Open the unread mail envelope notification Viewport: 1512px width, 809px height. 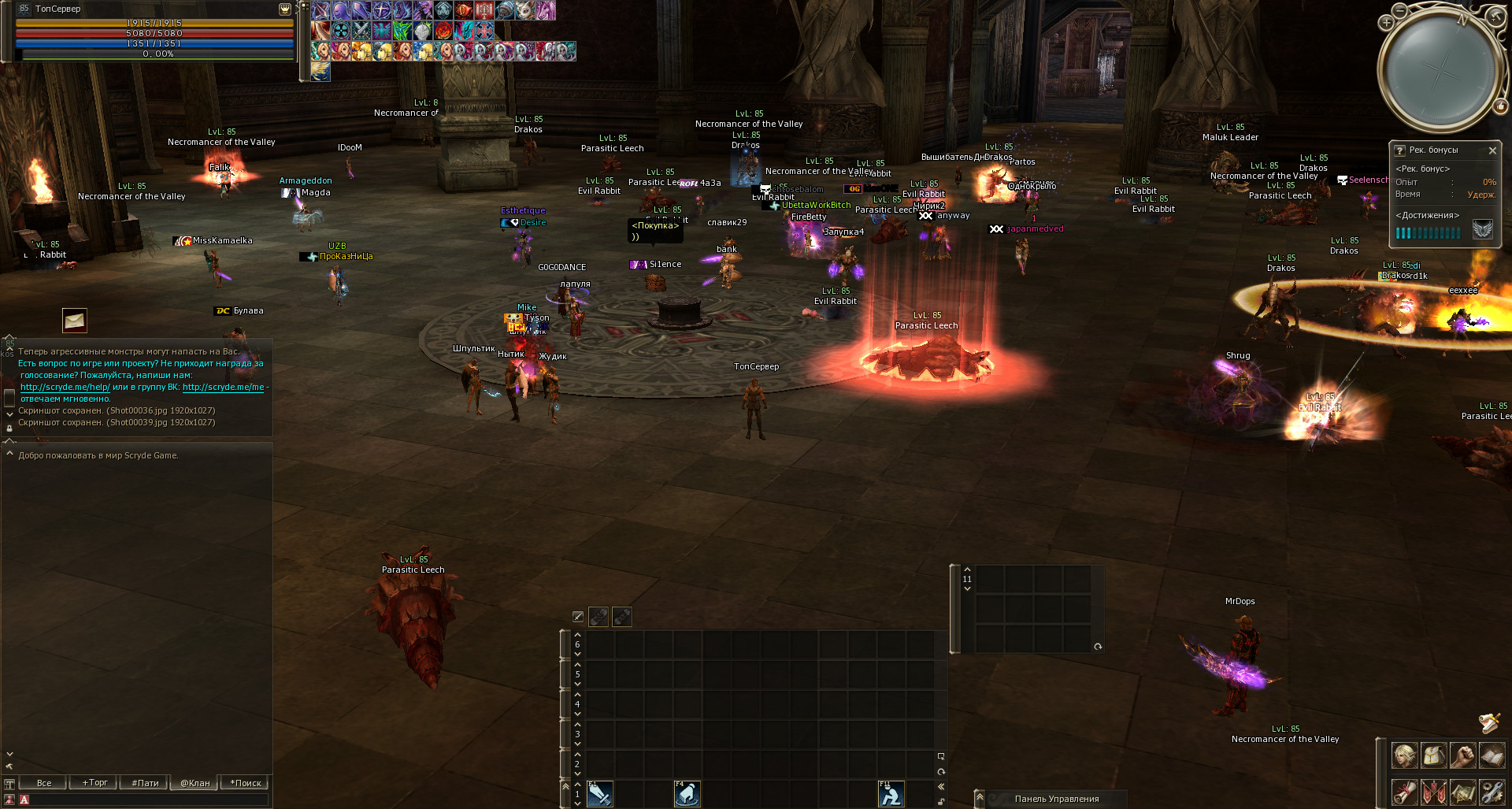75,321
